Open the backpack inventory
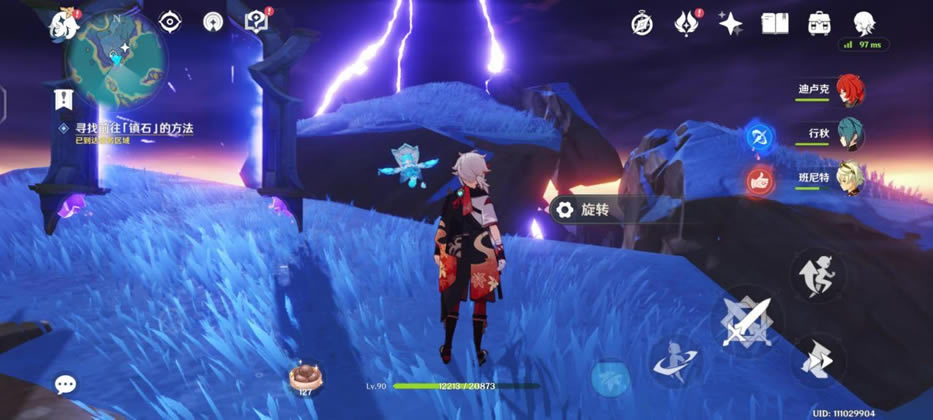This screenshot has height=420, width=933. (820, 23)
